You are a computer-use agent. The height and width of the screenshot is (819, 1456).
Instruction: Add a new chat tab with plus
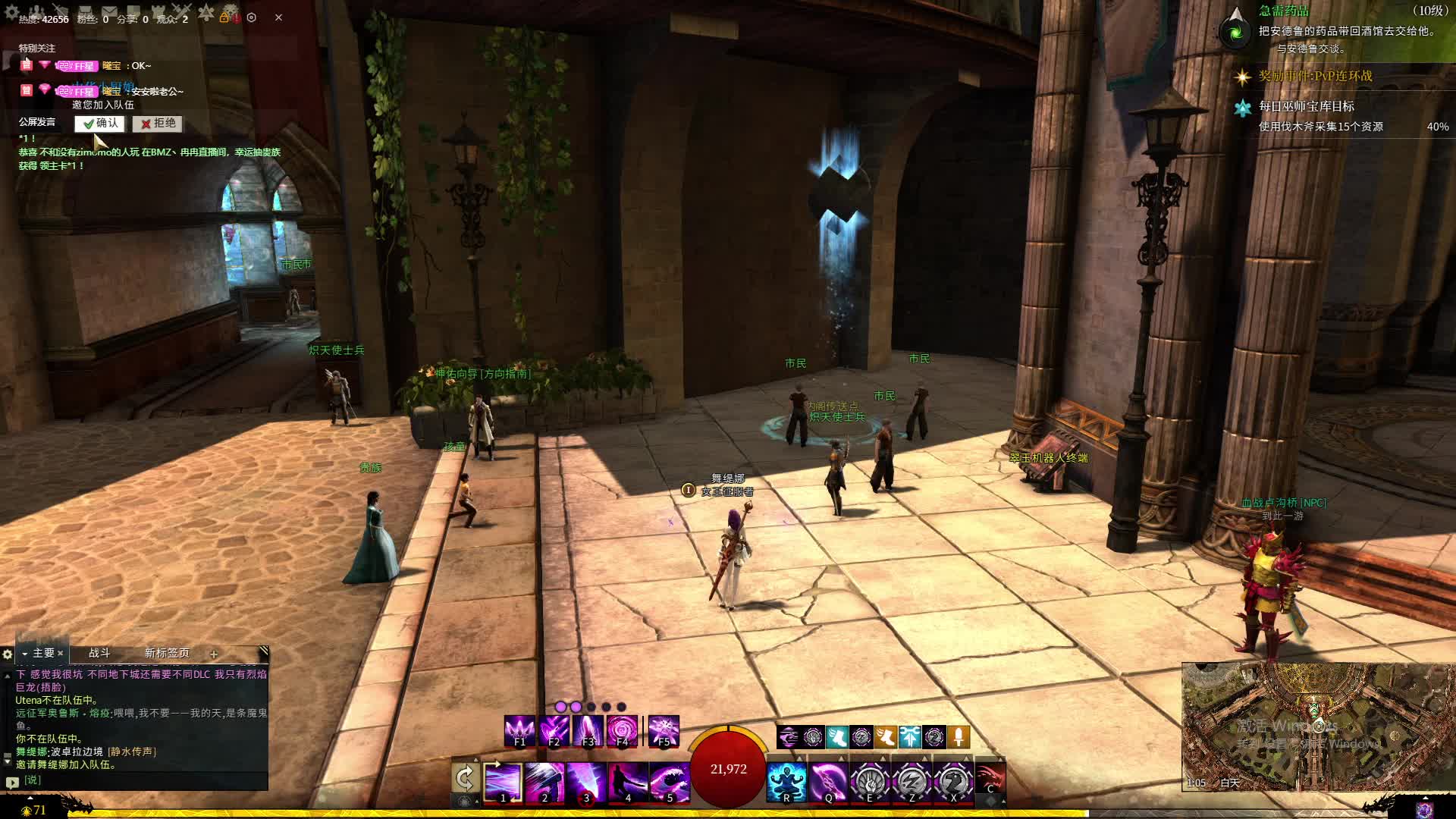coord(214,654)
